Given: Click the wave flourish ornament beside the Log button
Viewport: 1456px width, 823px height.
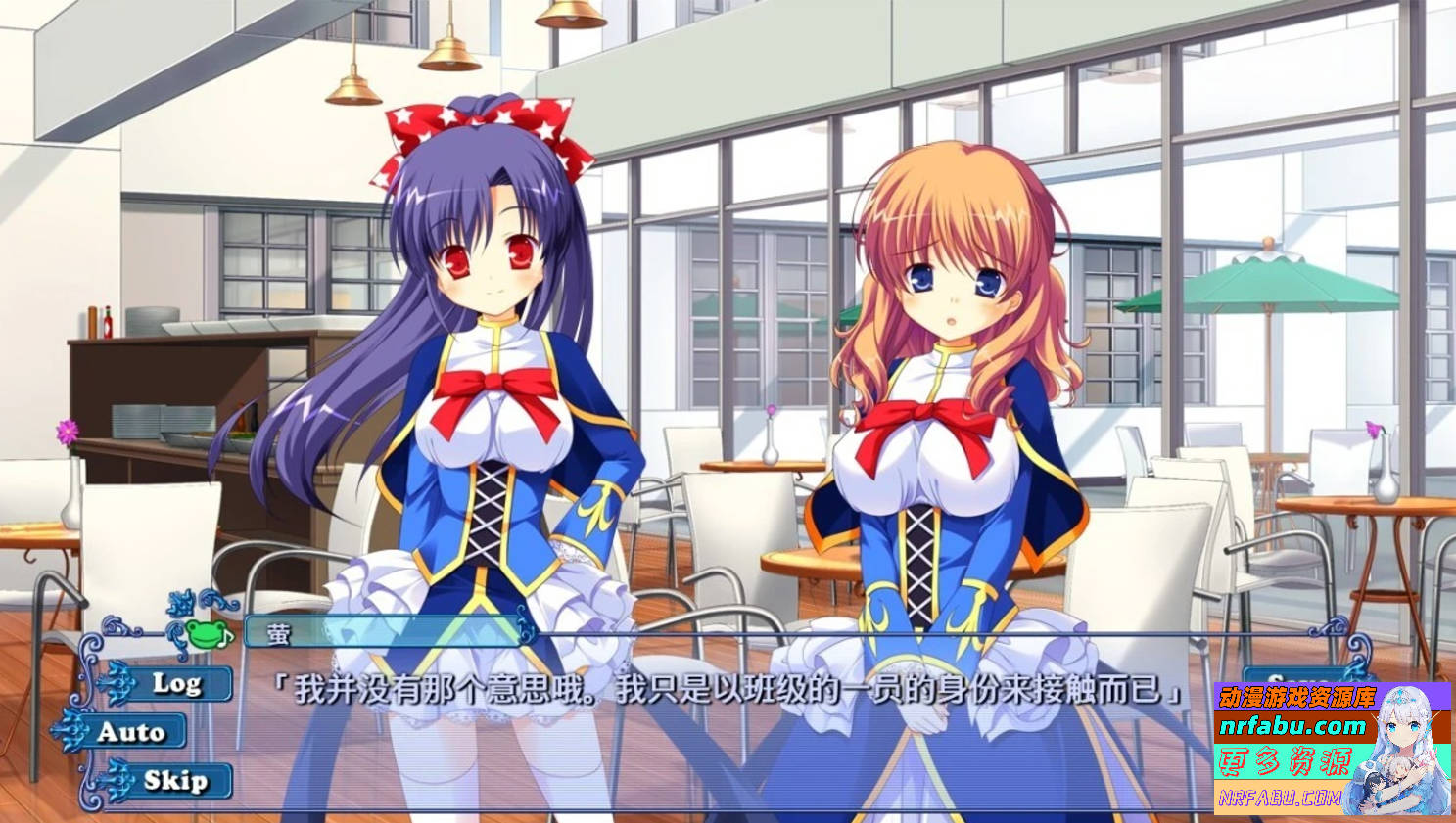Looking at the screenshot, I should [x=117, y=682].
